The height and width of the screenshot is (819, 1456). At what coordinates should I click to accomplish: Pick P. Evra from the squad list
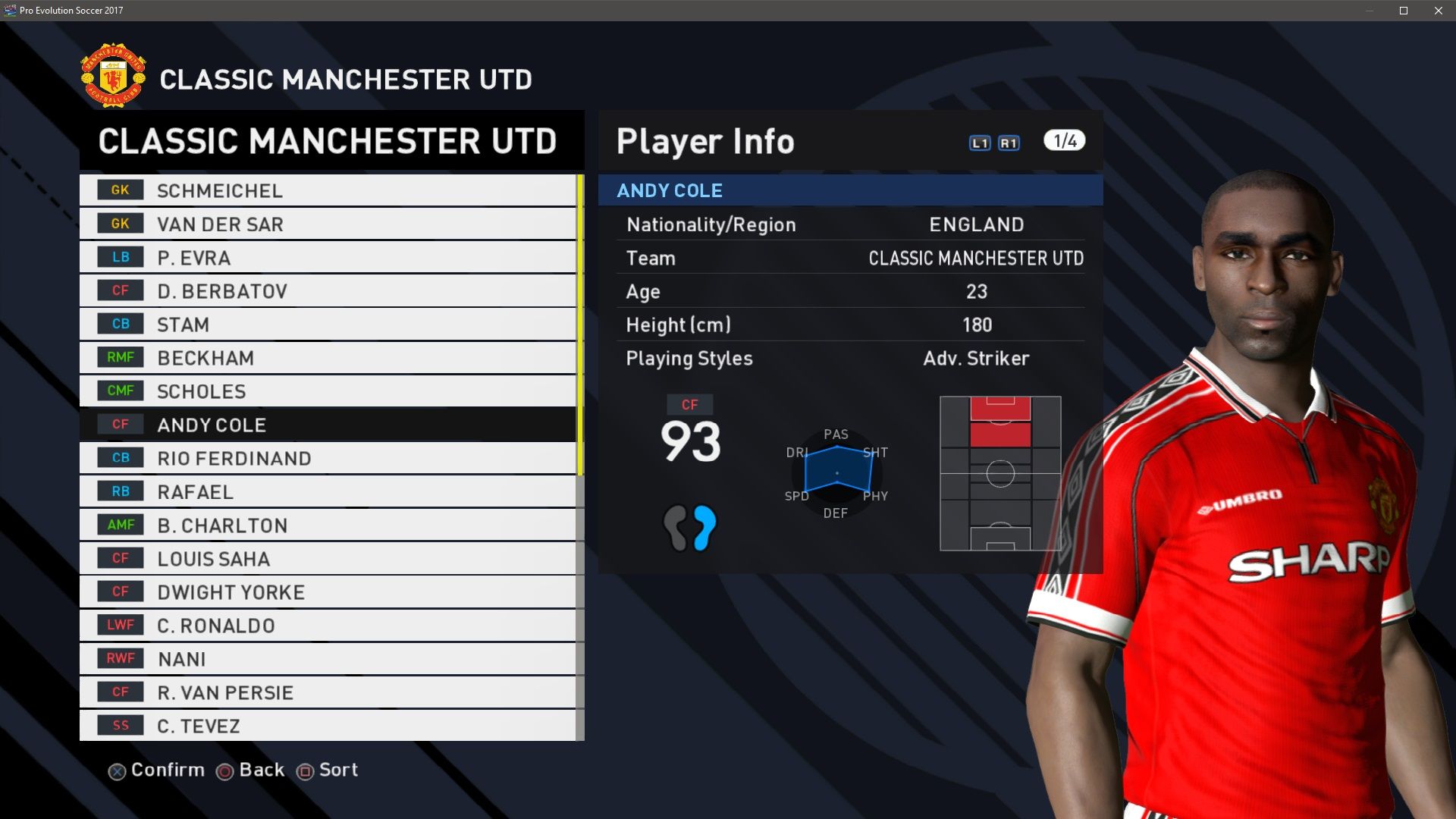click(x=328, y=257)
